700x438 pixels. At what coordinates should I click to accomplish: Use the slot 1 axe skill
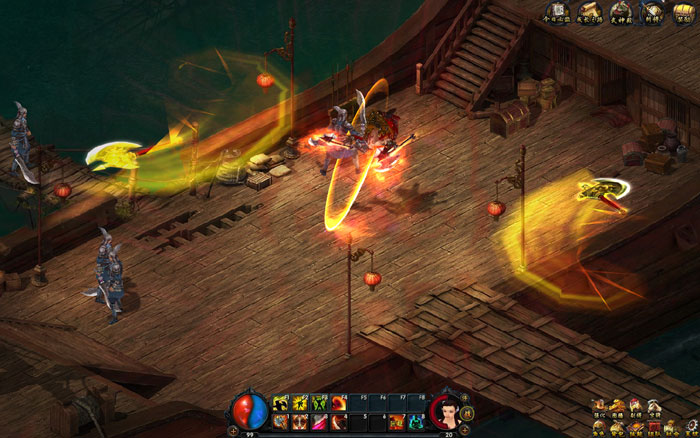(x=280, y=422)
